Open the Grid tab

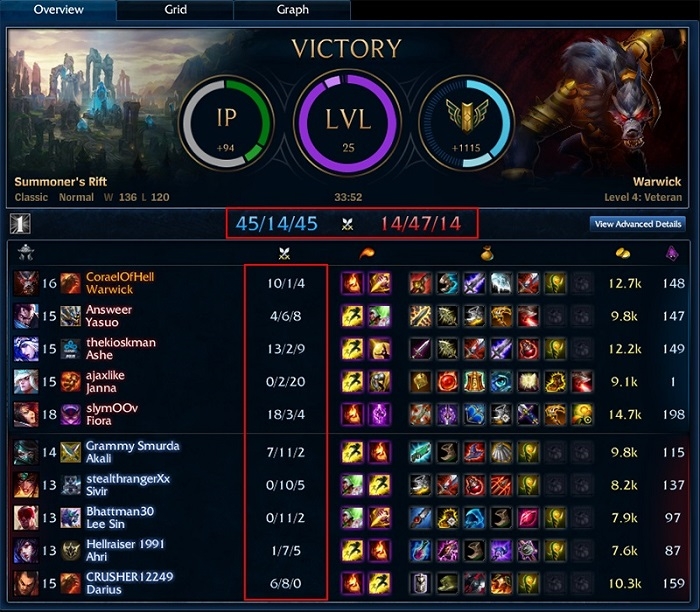pos(175,10)
